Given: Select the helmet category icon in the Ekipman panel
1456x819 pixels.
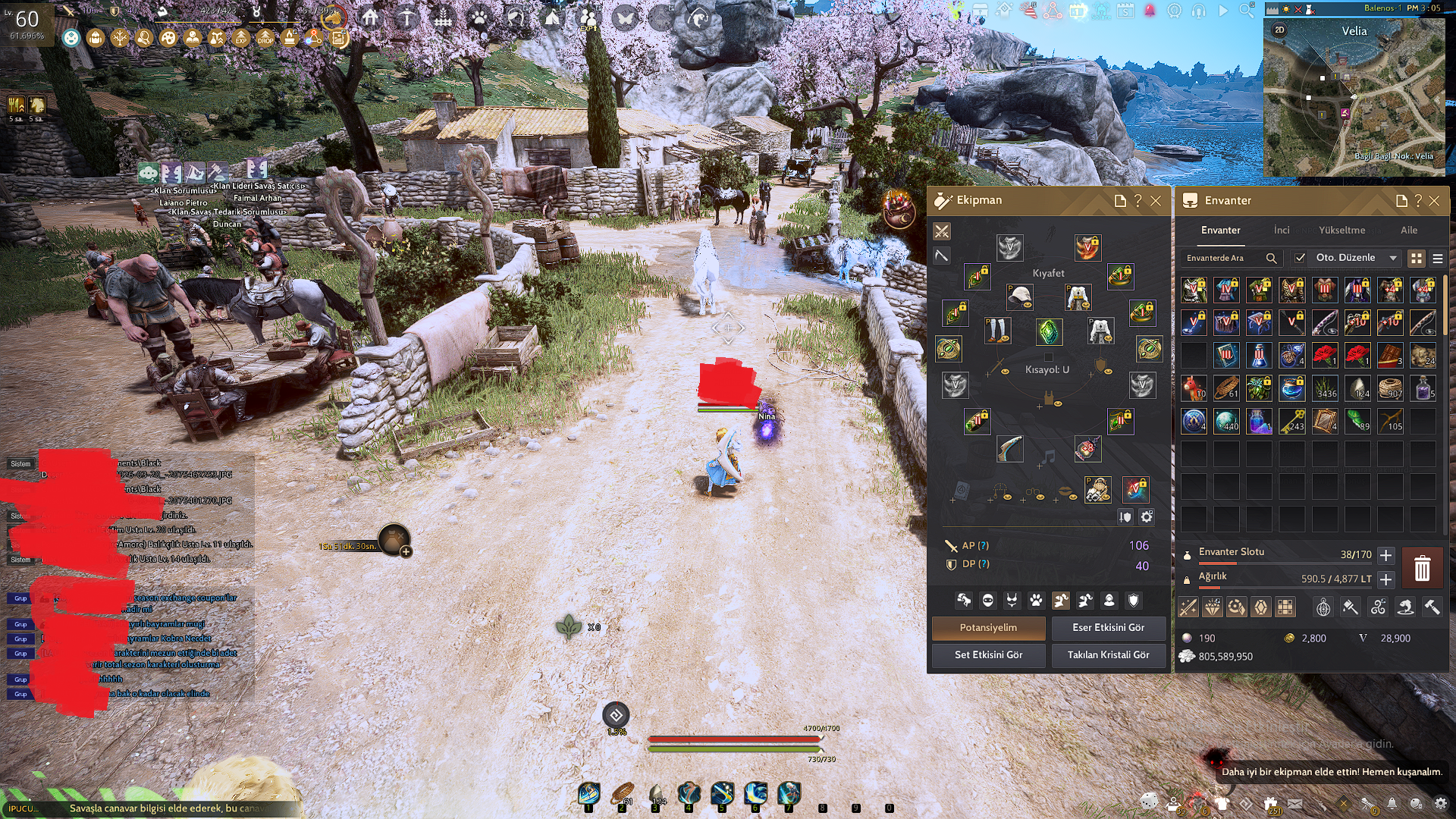Looking at the screenshot, I should coord(988,601).
